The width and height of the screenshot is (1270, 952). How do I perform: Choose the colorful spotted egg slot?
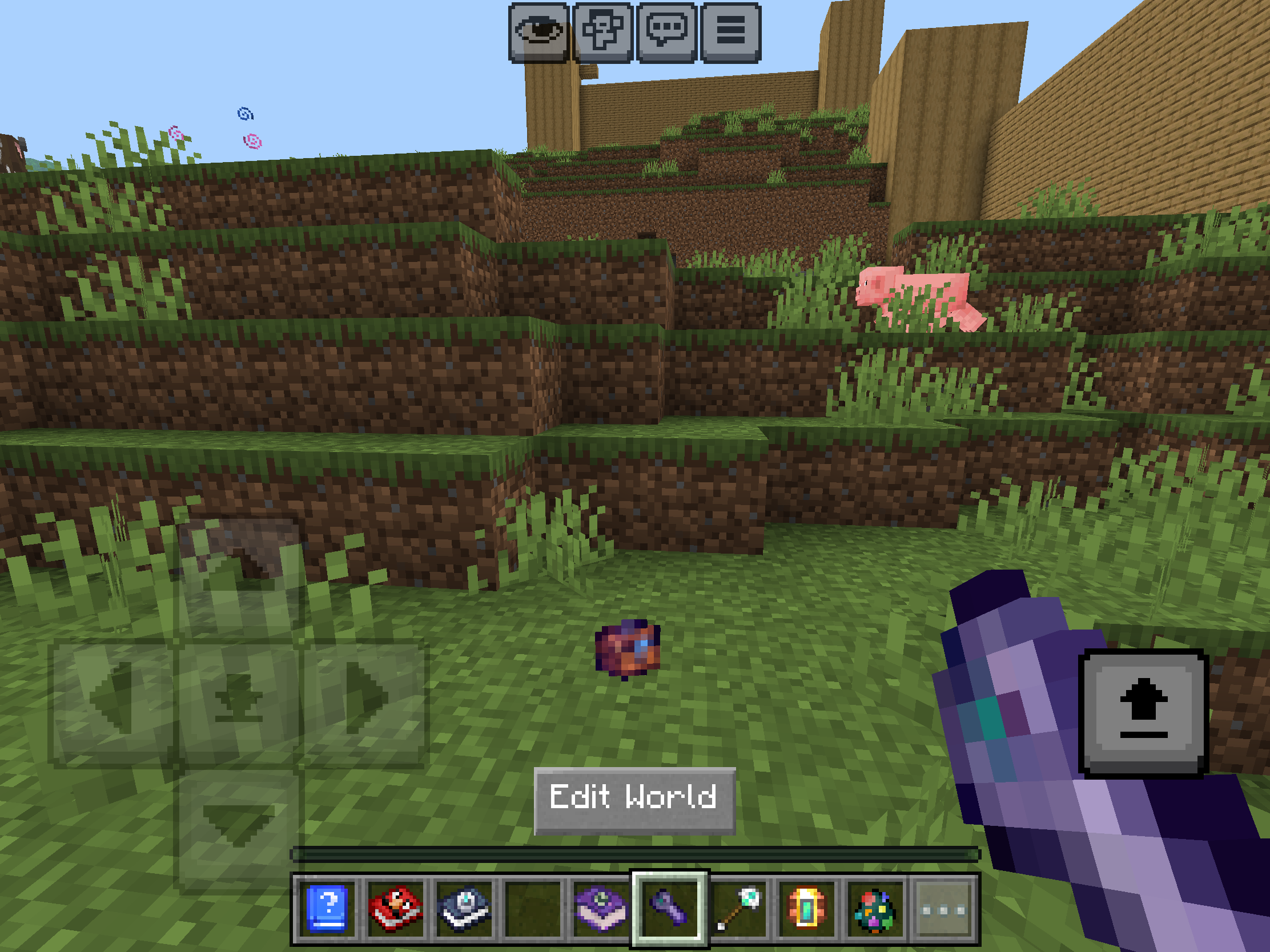pos(875,909)
